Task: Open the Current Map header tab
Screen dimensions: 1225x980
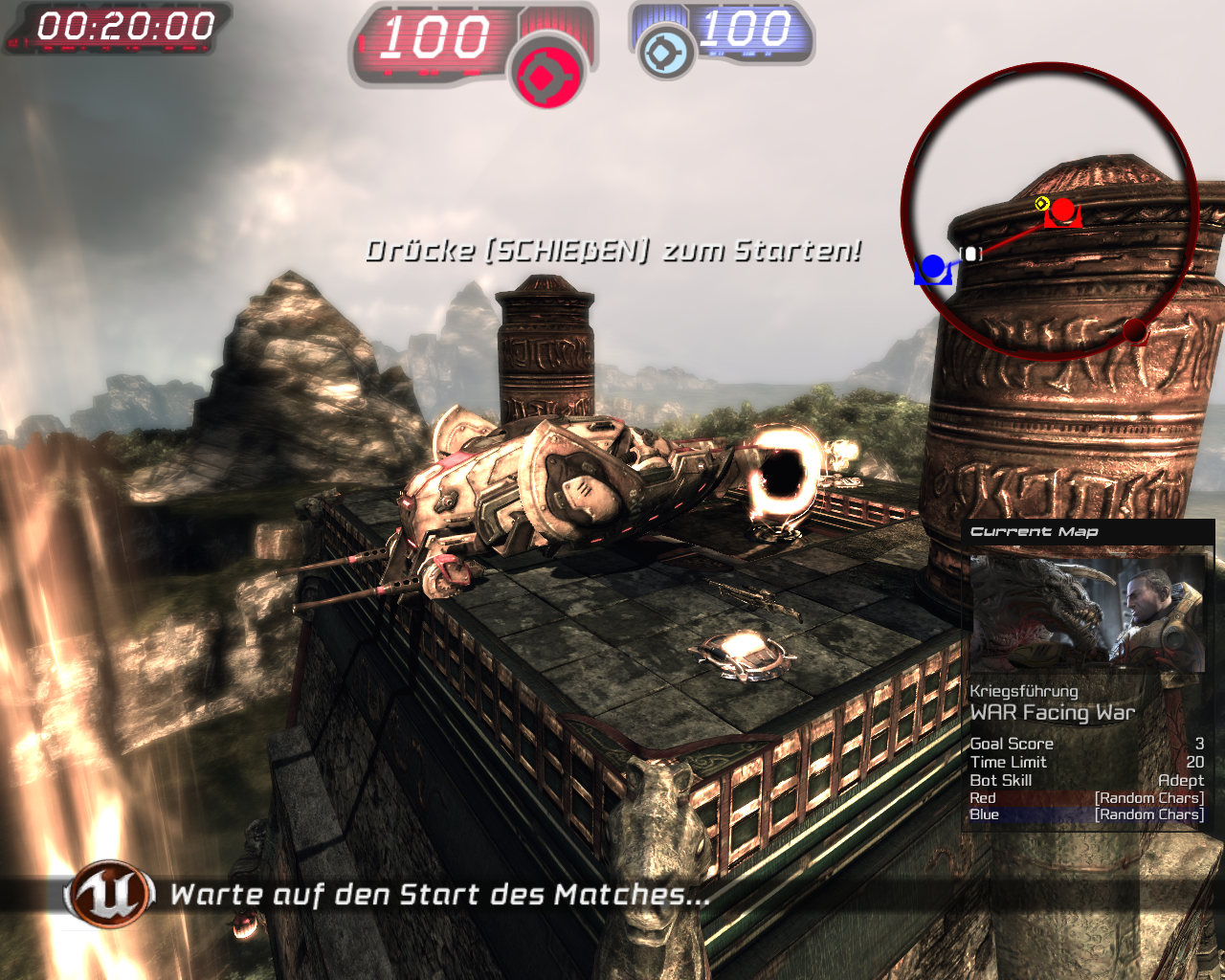Action: 1034,531
